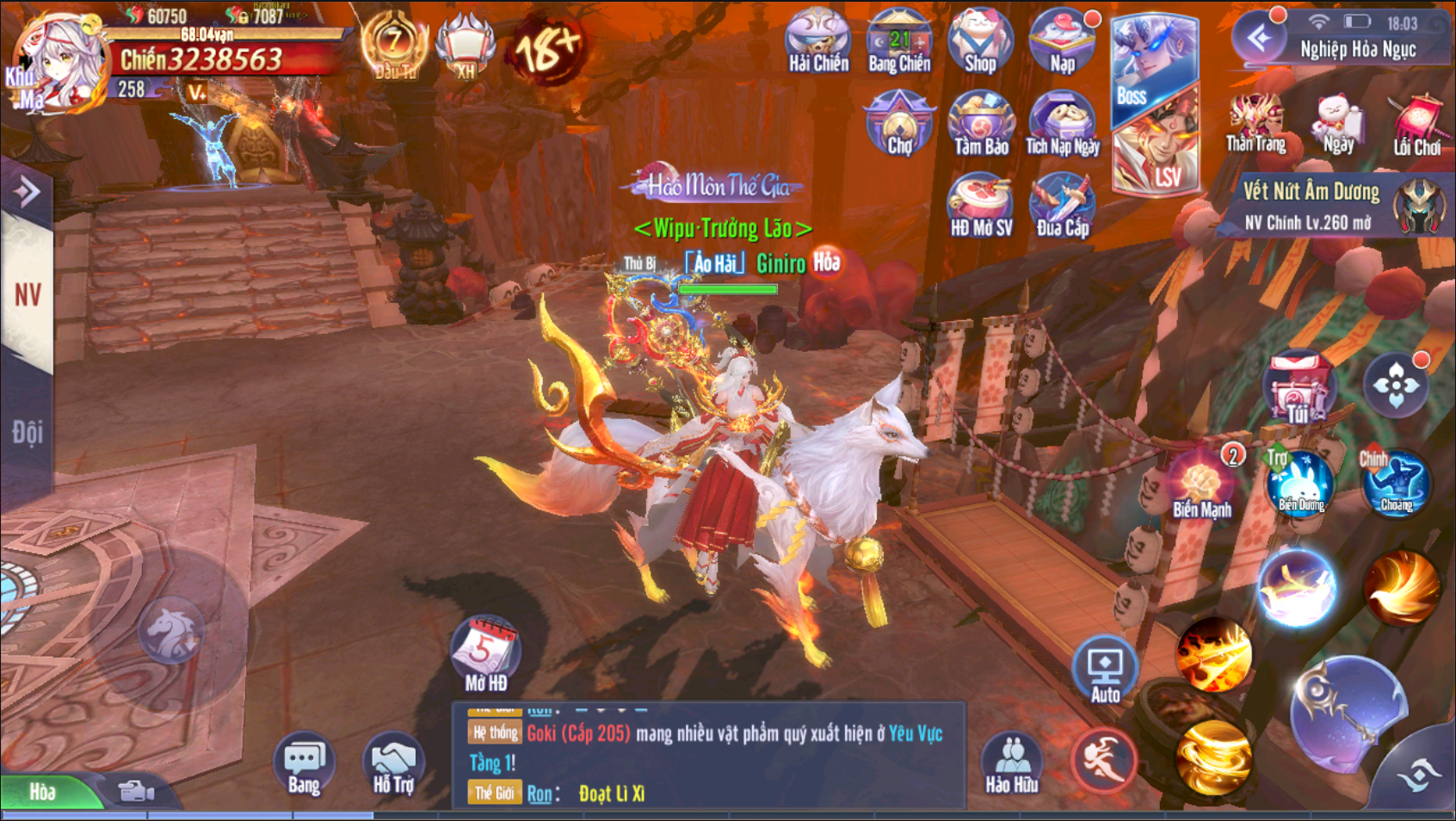The image size is (1456, 821).
Task: Open the Tầm Bảo treasure hunt
Action: coord(980,124)
